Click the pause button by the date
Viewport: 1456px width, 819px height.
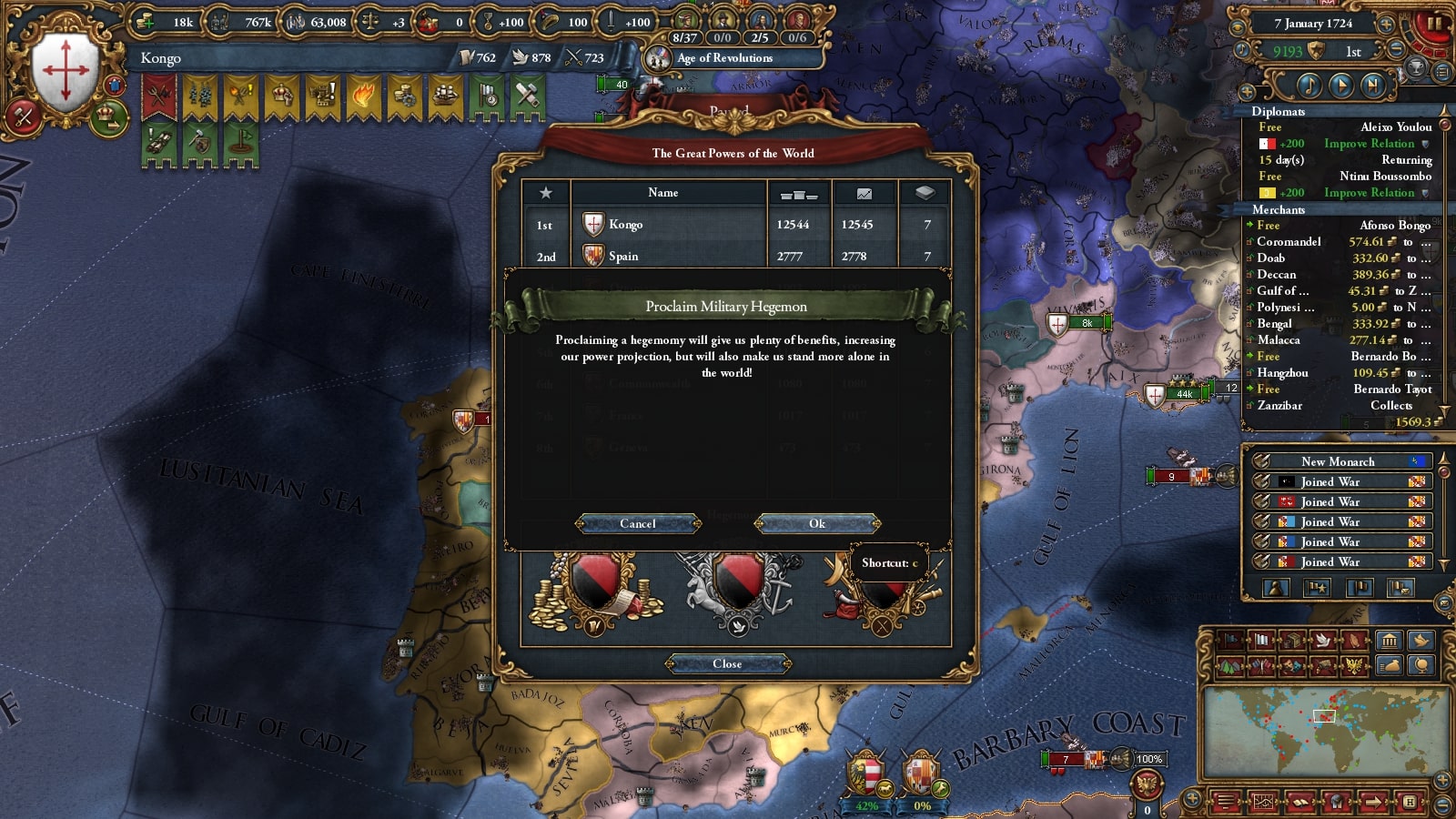[x=1434, y=24]
